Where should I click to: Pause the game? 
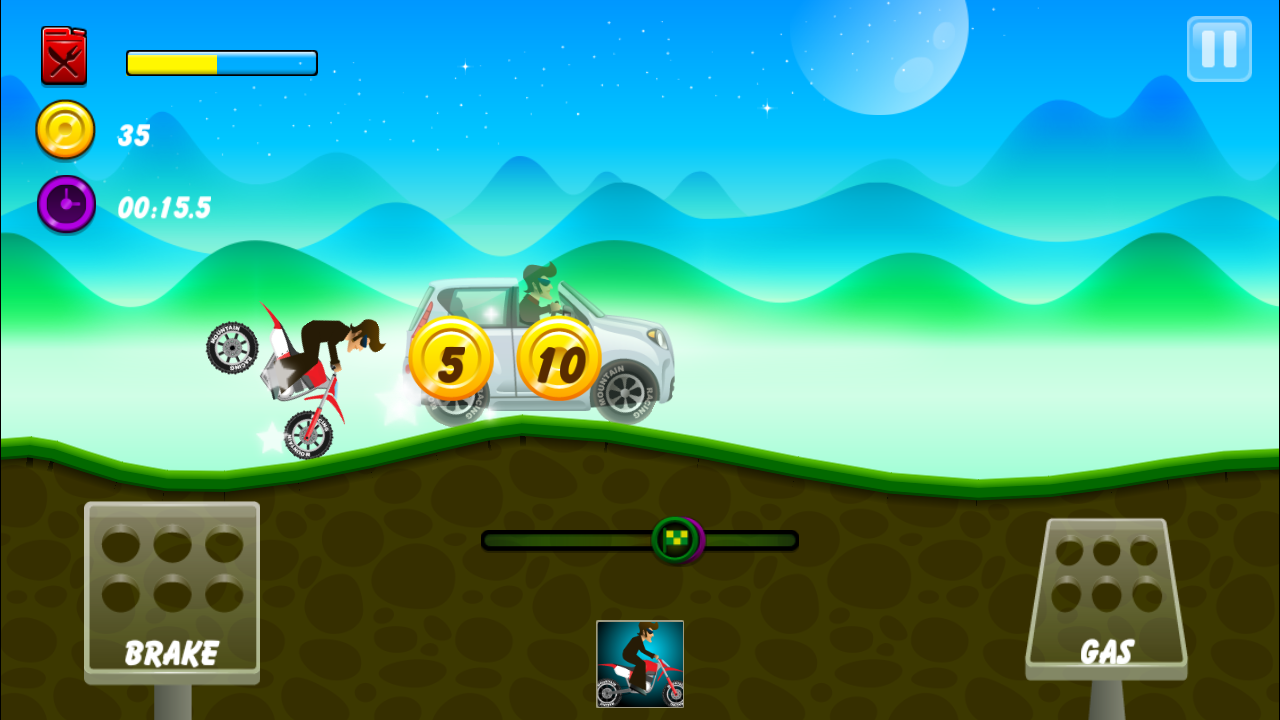[x=1219, y=49]
